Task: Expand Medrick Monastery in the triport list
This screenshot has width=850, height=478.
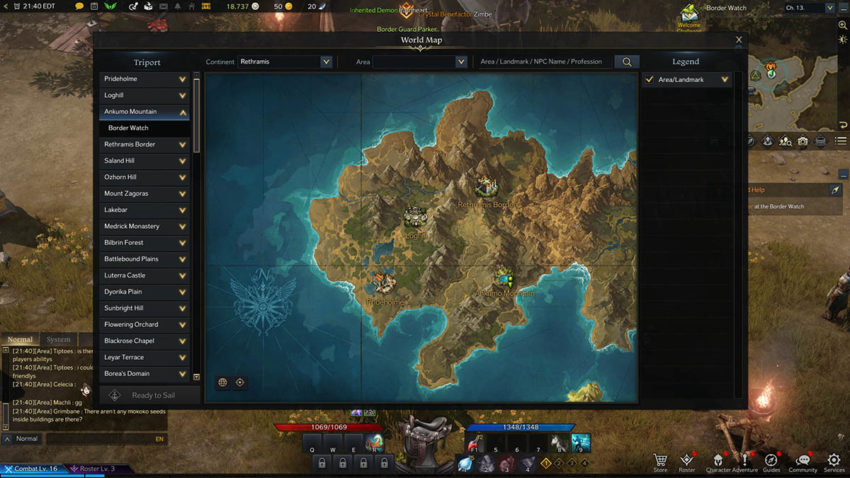Action: [x=182, y=226]
